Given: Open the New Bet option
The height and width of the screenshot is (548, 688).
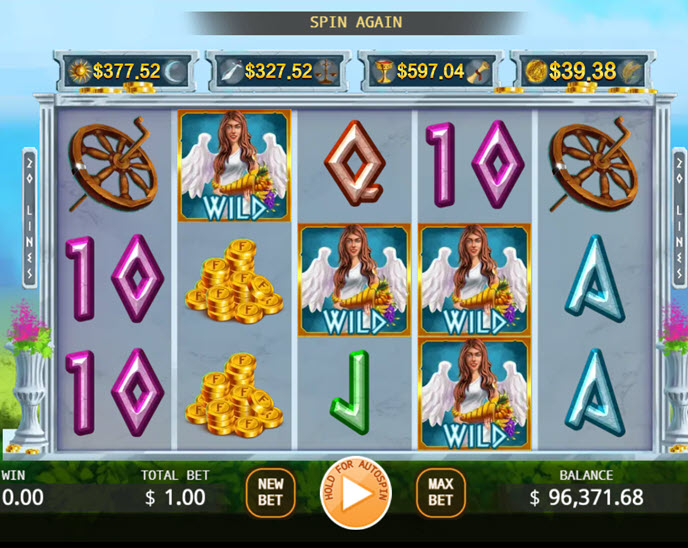Looking at the screenshot, I should (x=270, y=492).
